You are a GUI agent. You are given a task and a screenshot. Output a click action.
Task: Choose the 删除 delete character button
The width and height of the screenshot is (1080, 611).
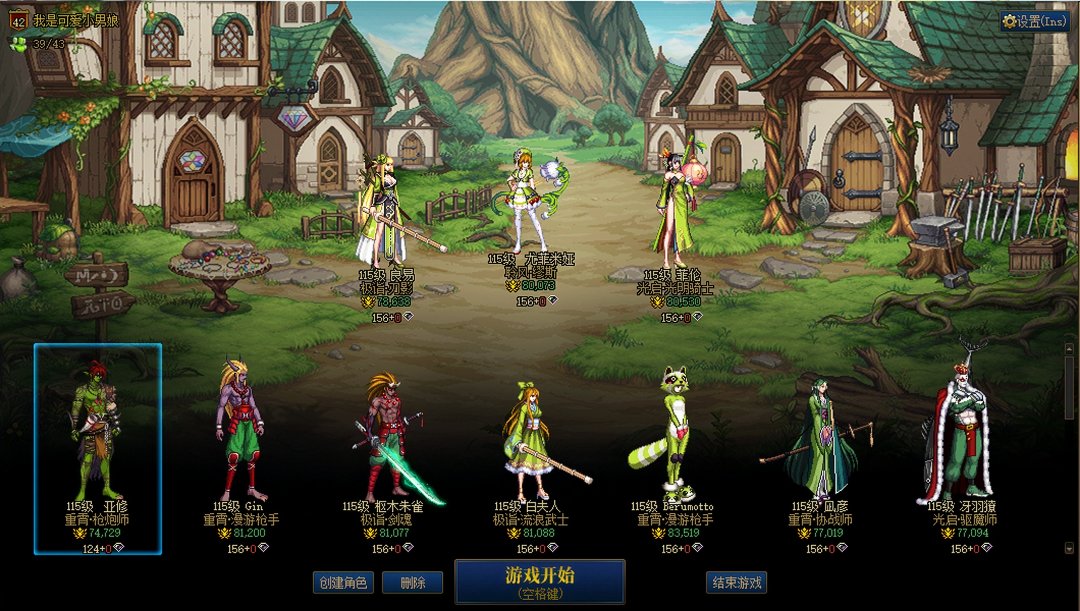(x=412, y=582)
